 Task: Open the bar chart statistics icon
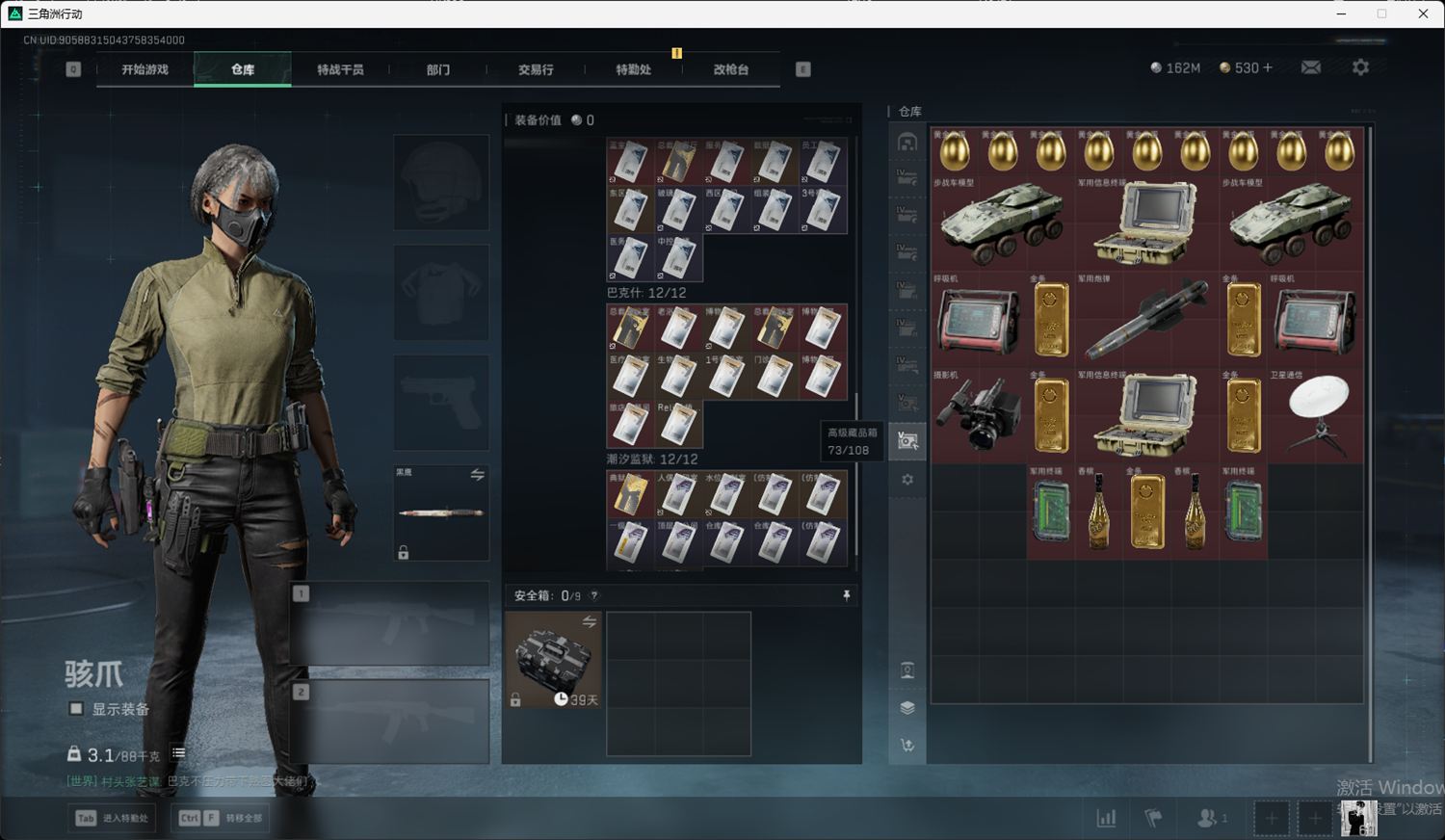1106,818
